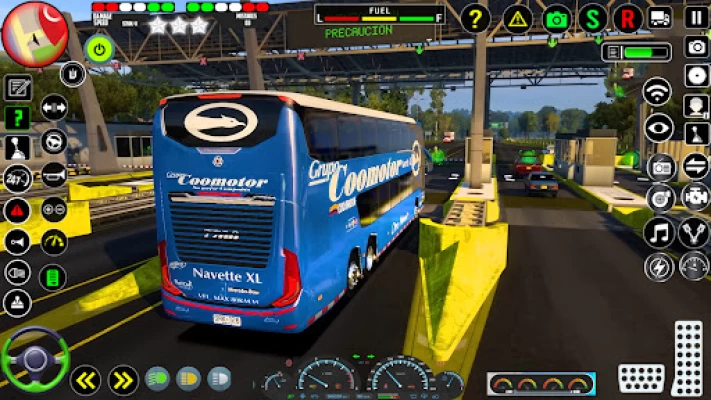Tap the lightning bolt icon
The width and height of the screenshot is (711, 400).
(x=659, y=267)
